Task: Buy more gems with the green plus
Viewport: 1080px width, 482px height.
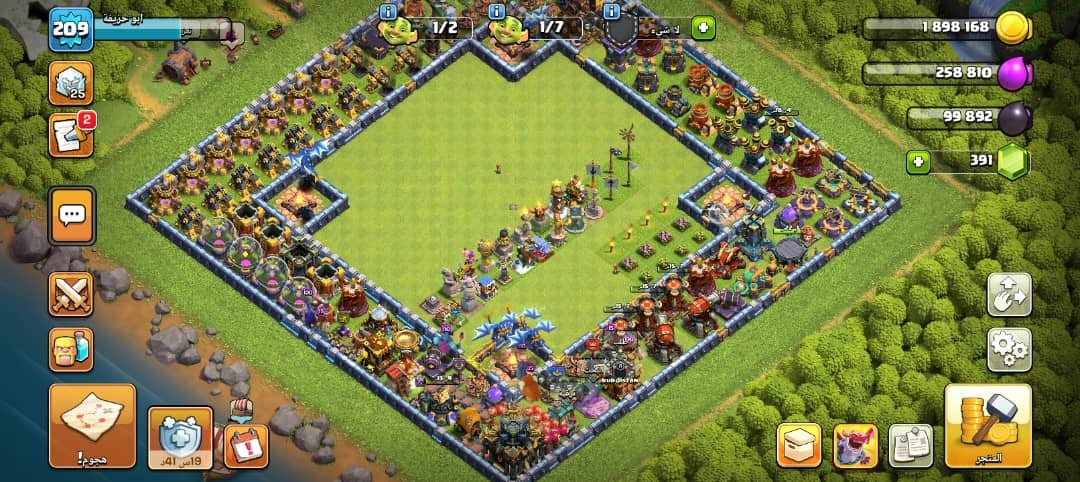Action: (917, 161)
